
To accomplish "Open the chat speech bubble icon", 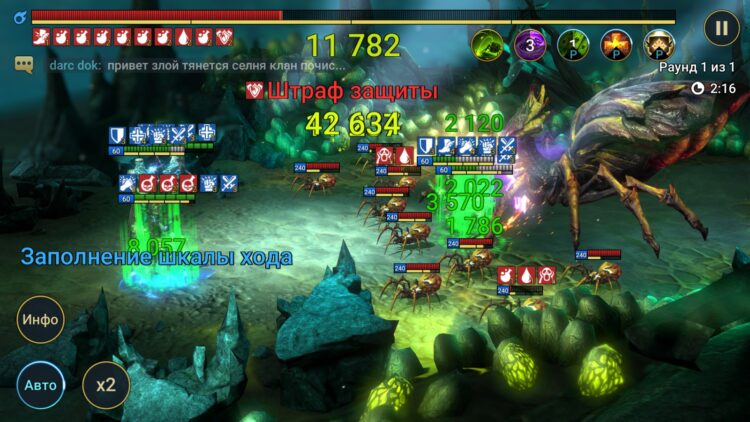I will 23,63.
